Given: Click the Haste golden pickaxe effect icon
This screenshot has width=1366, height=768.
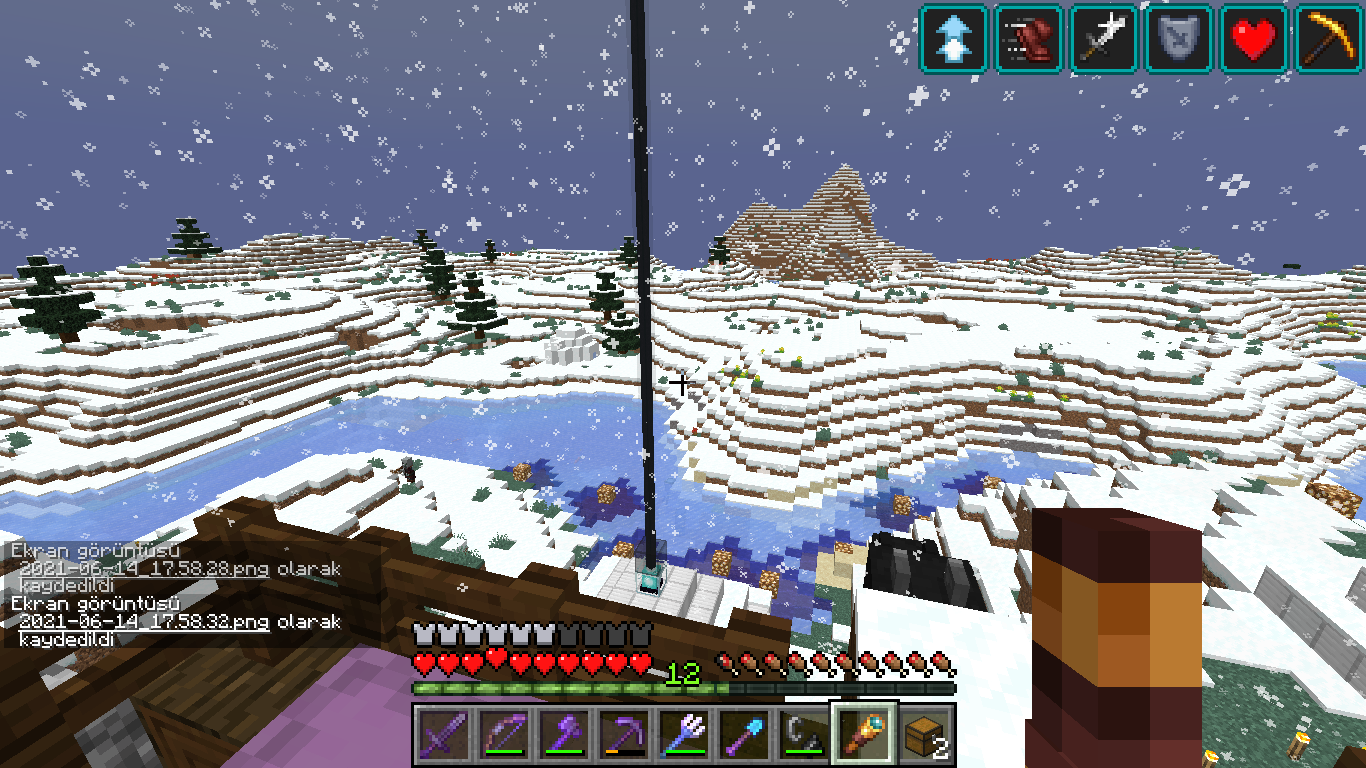Looking at the screenshot, I should coord(1330,39).
